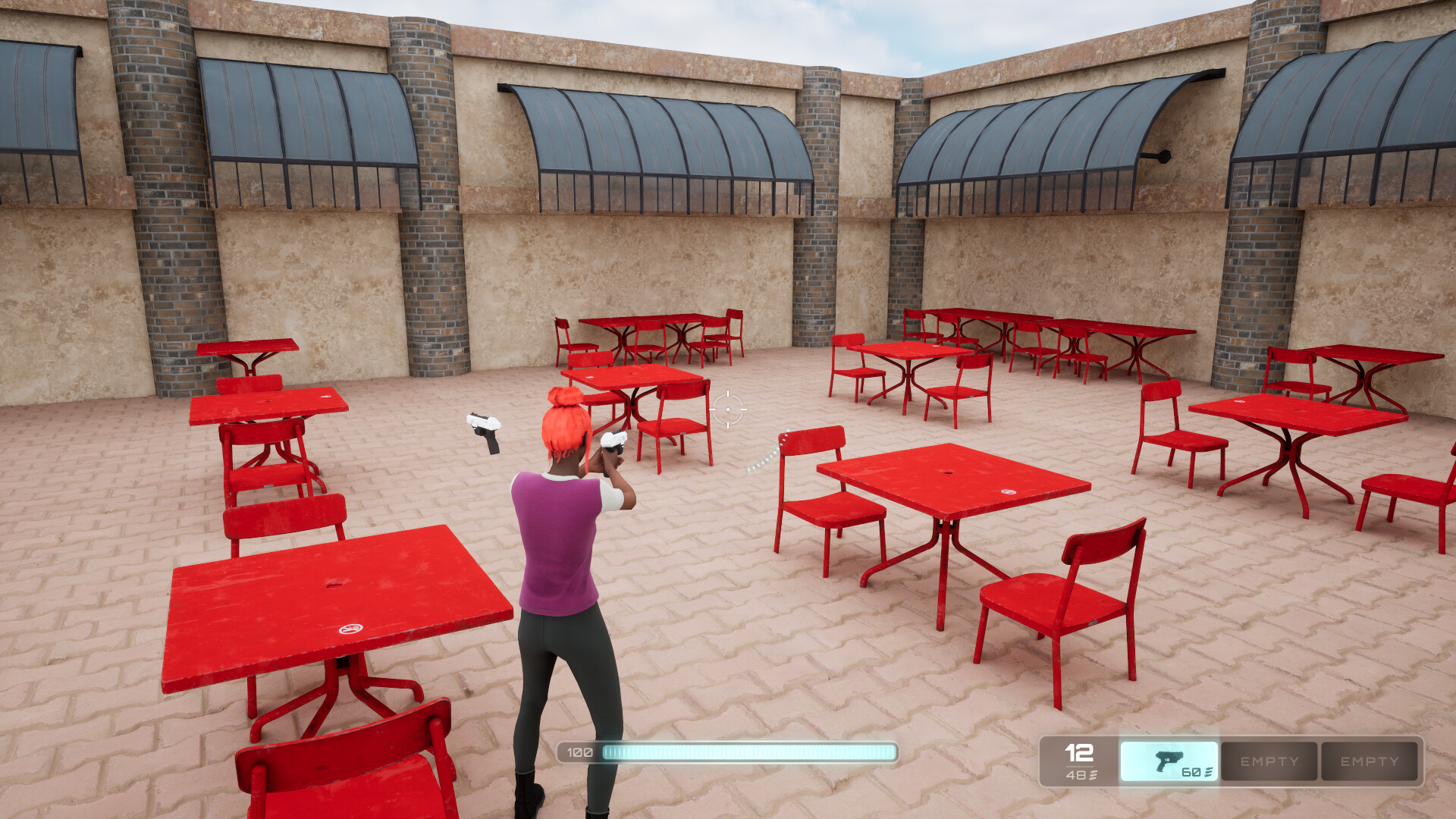
Task: Click the no-smoking decal on the foreground table
Action: [x=351, y=629]
